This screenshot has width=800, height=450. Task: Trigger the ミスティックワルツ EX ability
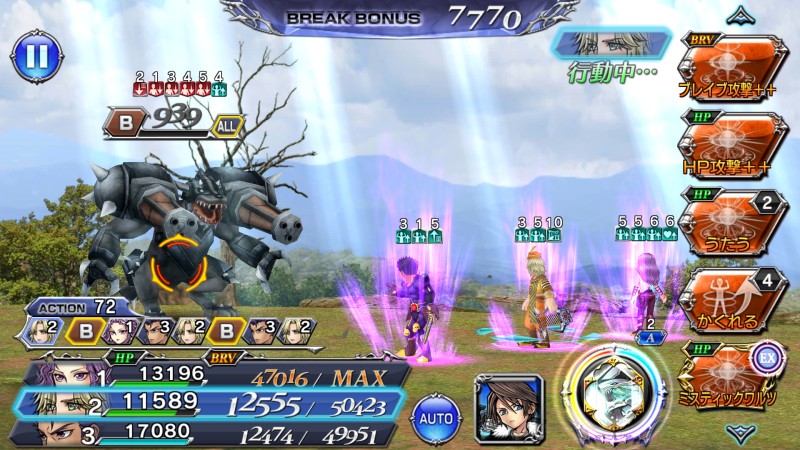point(731,372)
